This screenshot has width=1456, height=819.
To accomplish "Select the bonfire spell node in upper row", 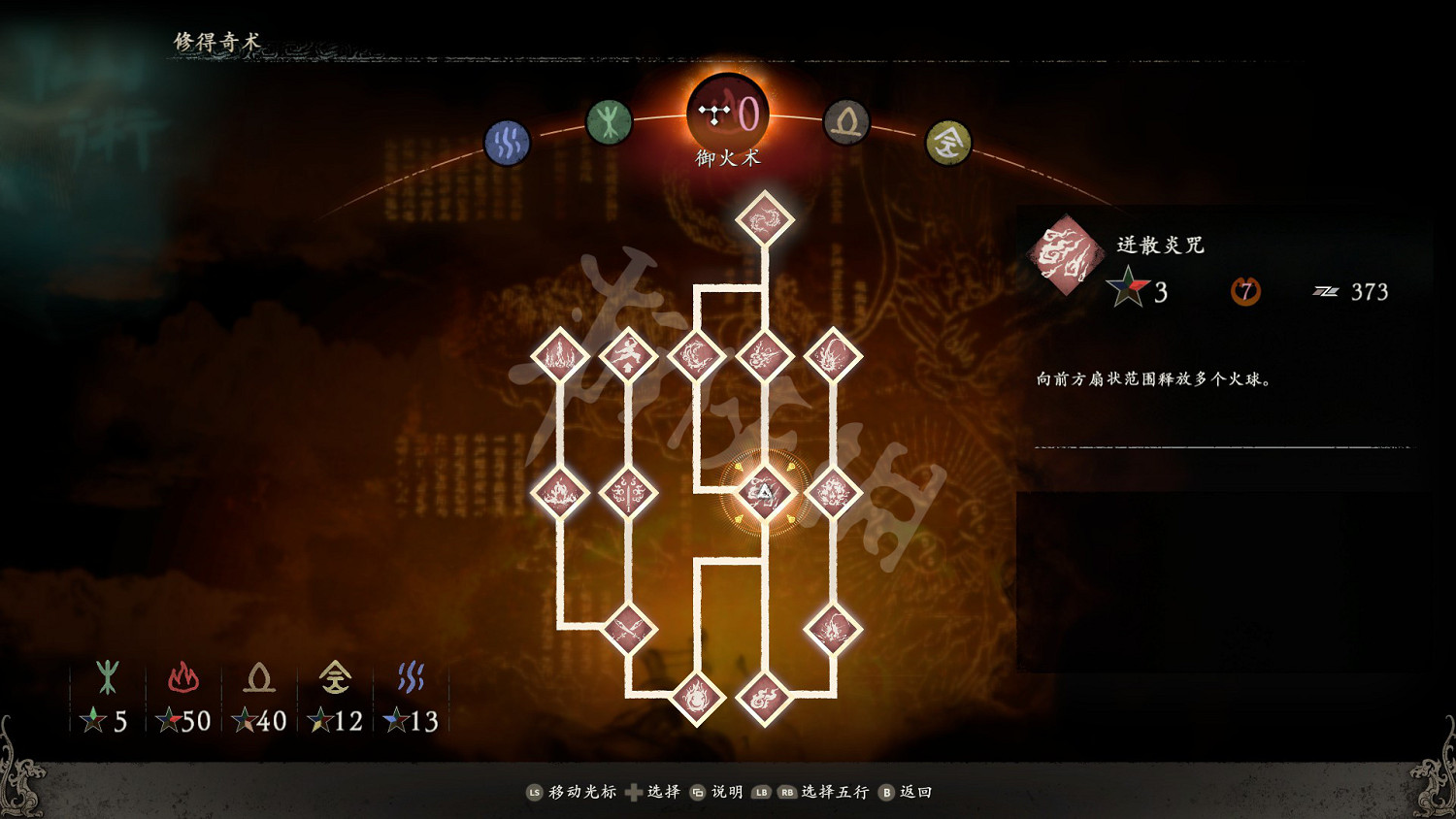I will 561,357.
